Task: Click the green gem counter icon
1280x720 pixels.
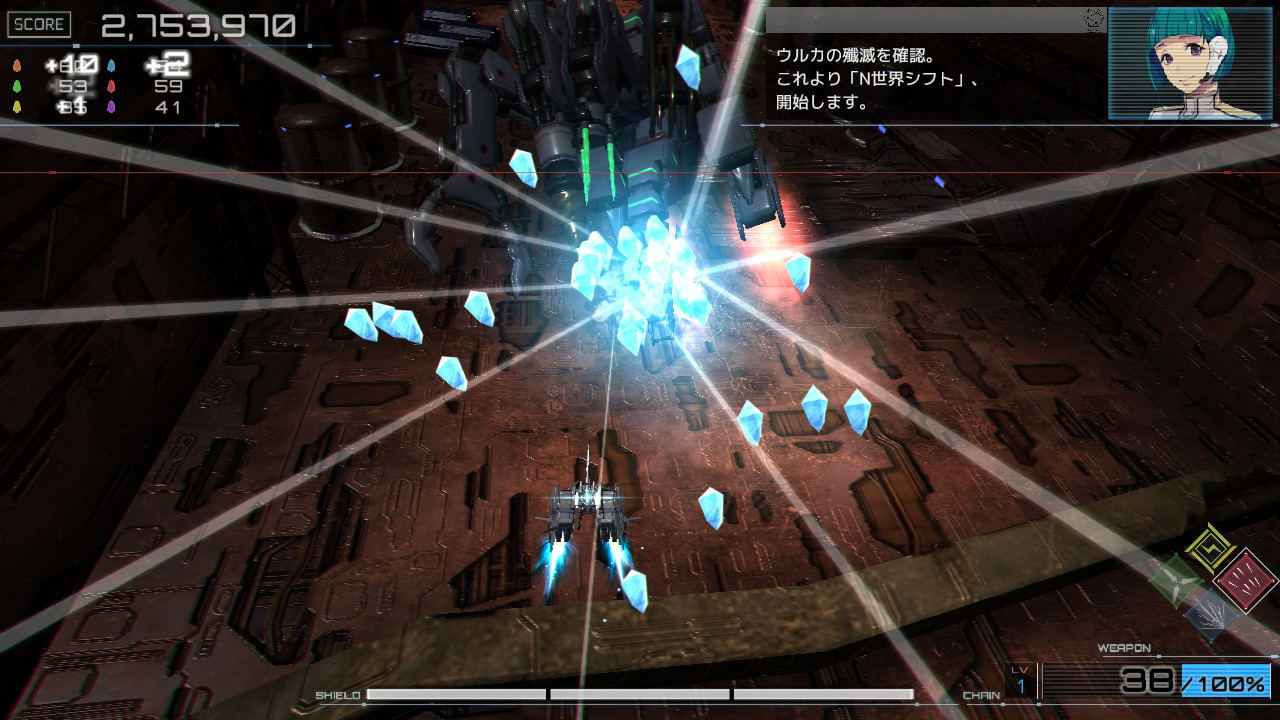Action: point(16,86)
